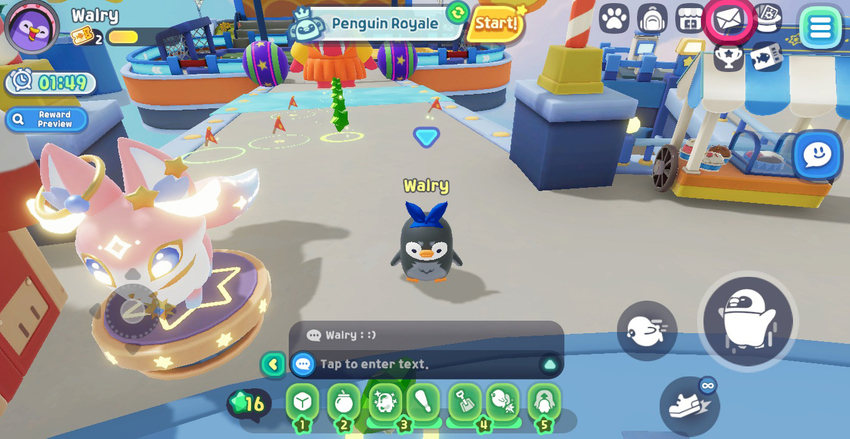
Task: Open the shop storefront icon
Action: click(x=689, y=18)
